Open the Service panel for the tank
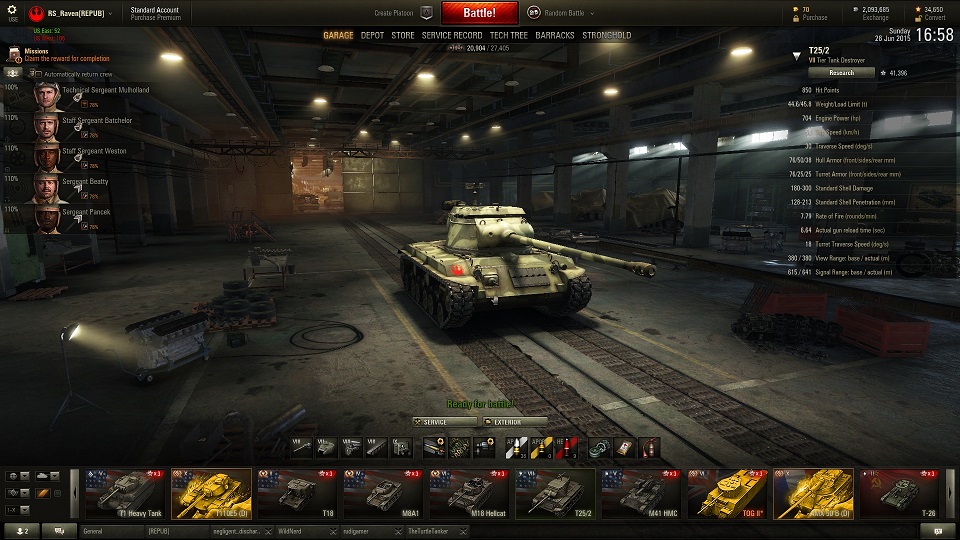 coord(445,422)
